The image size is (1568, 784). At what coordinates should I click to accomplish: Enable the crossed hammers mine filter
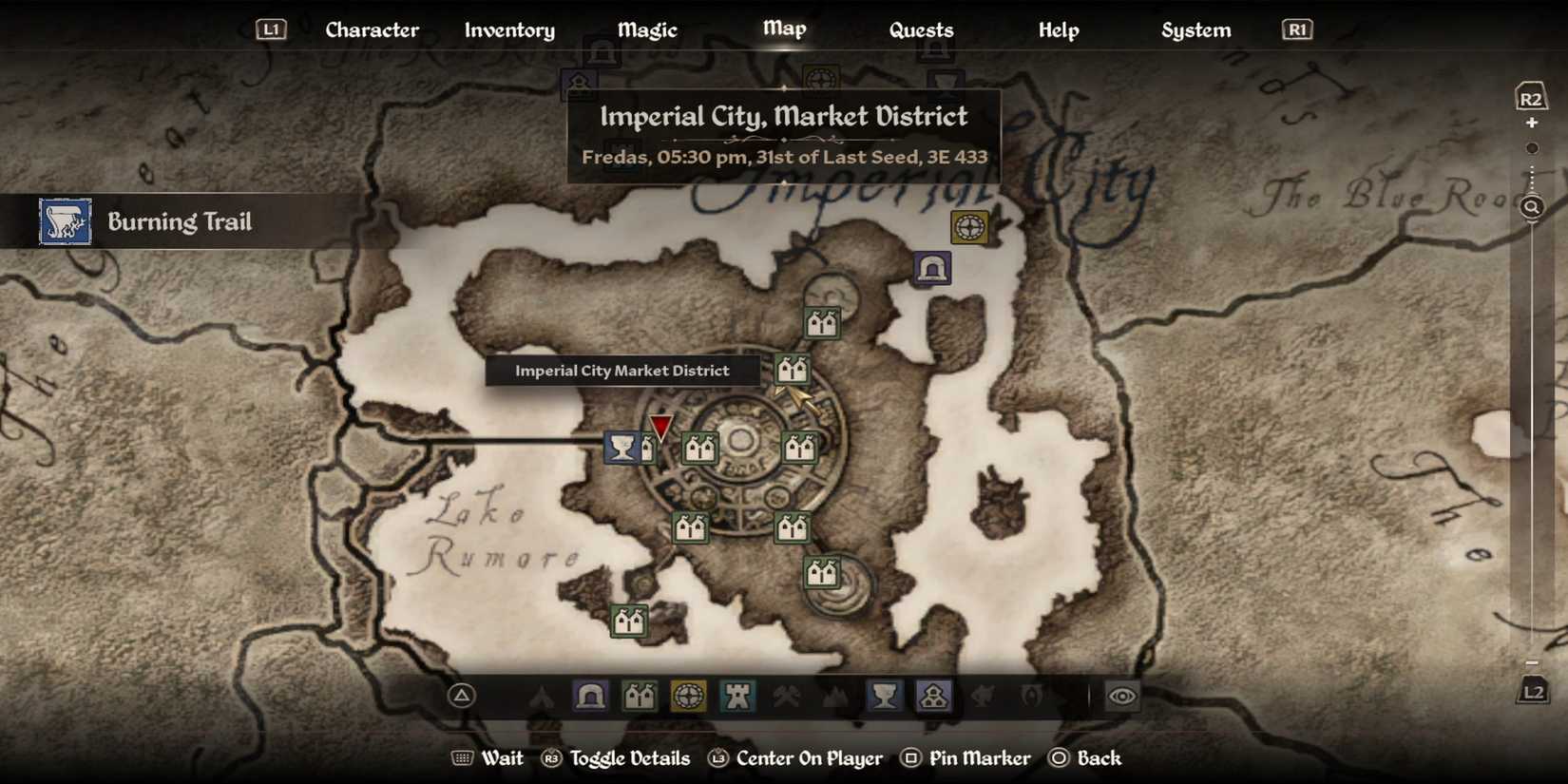[786, 697]
